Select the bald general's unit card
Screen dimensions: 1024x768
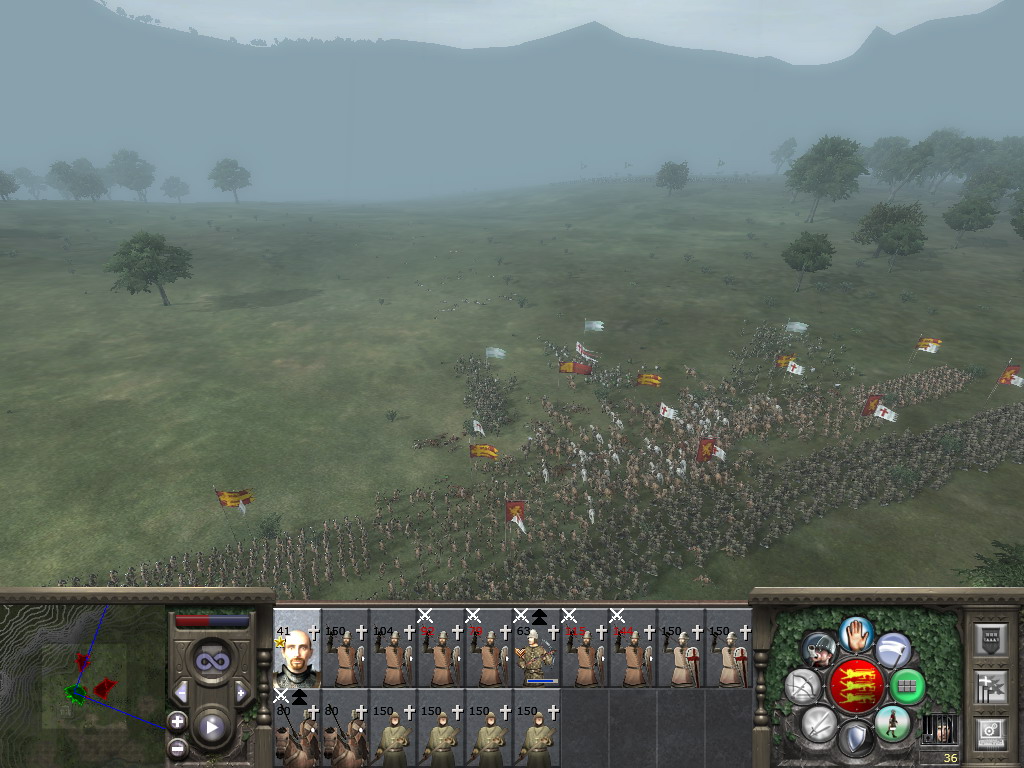click(297, 648)
